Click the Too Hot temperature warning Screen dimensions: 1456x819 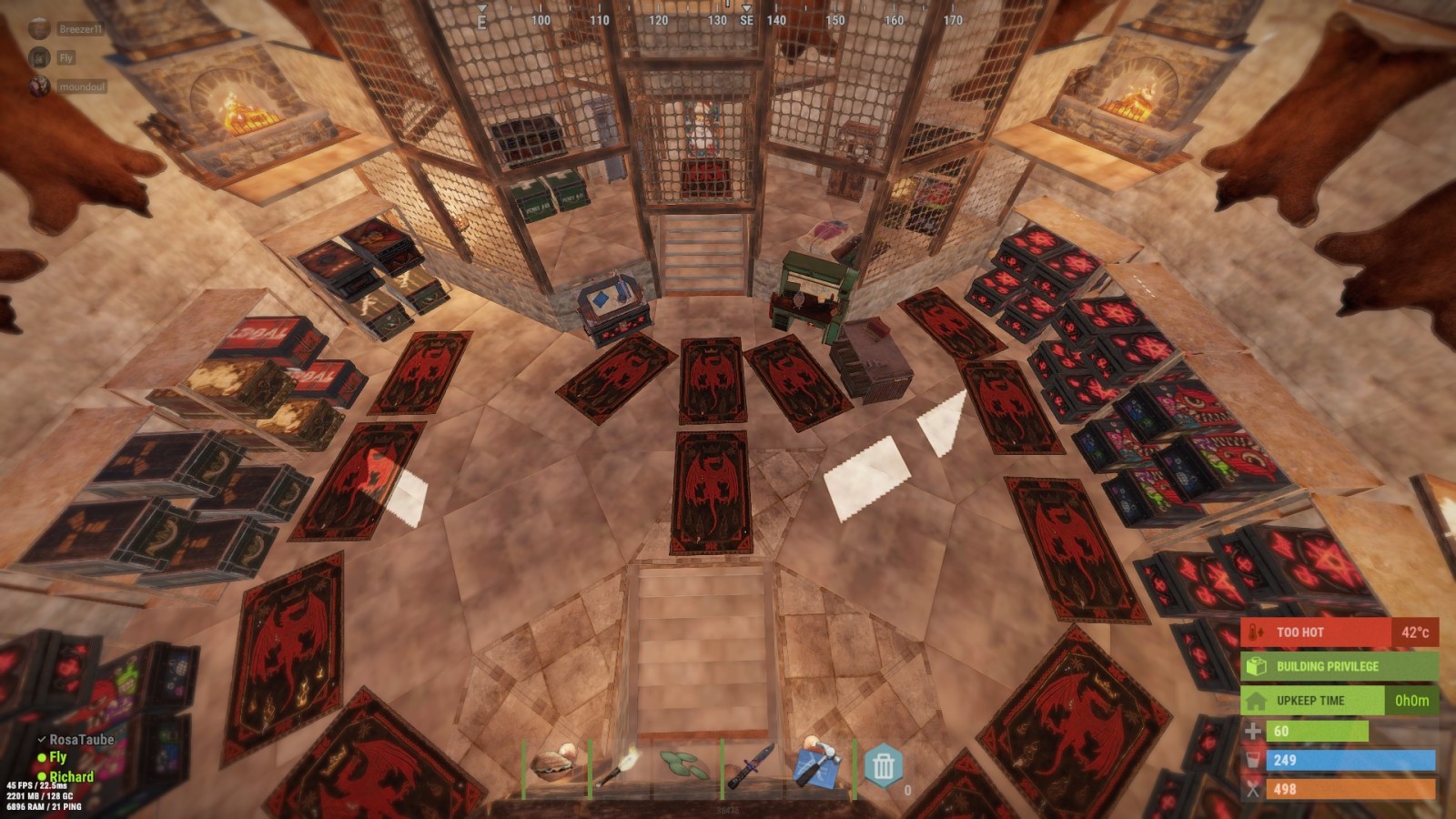(x=1339, y=632)
